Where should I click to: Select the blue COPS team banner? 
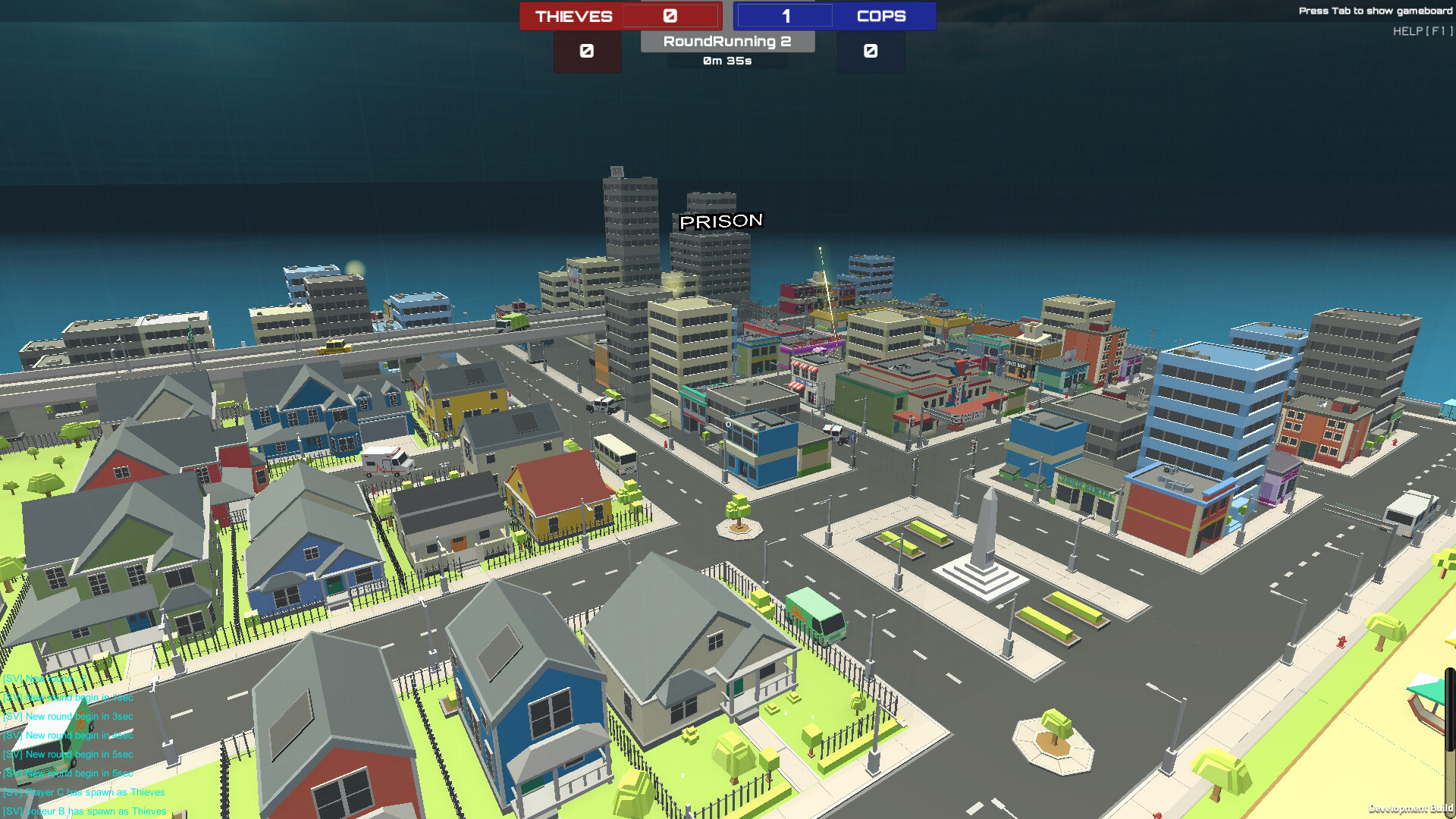(881, 16)
